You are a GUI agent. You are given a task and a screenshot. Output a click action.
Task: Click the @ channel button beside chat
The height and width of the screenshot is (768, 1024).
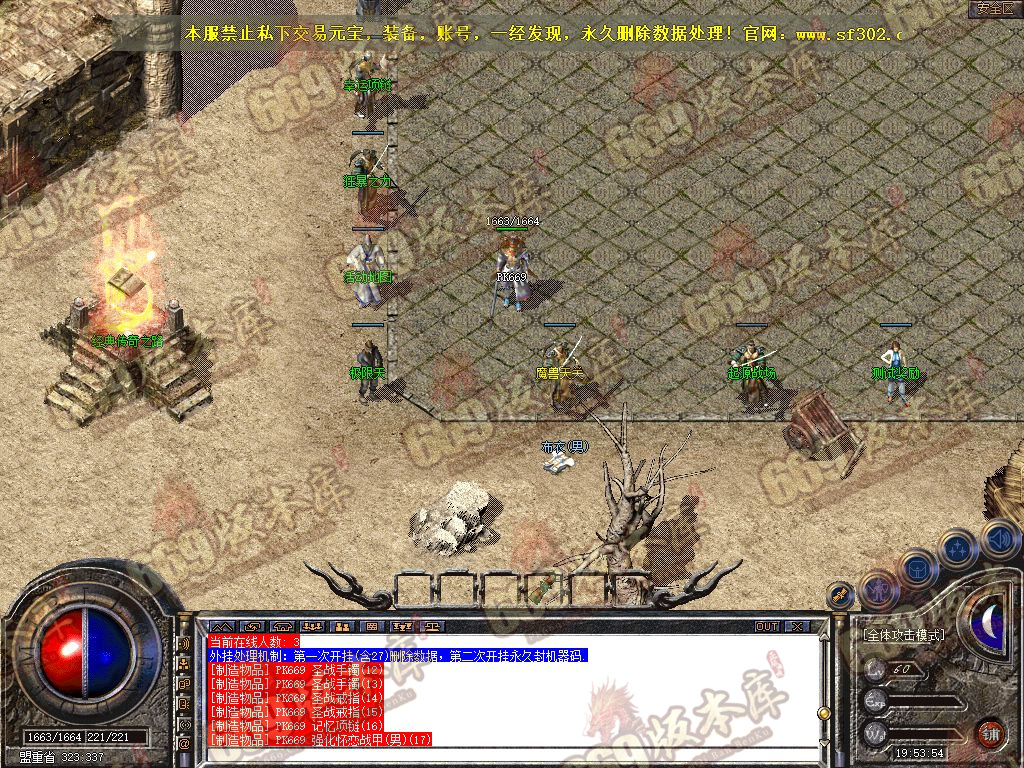pyautogui.click(x=185, y=744)
